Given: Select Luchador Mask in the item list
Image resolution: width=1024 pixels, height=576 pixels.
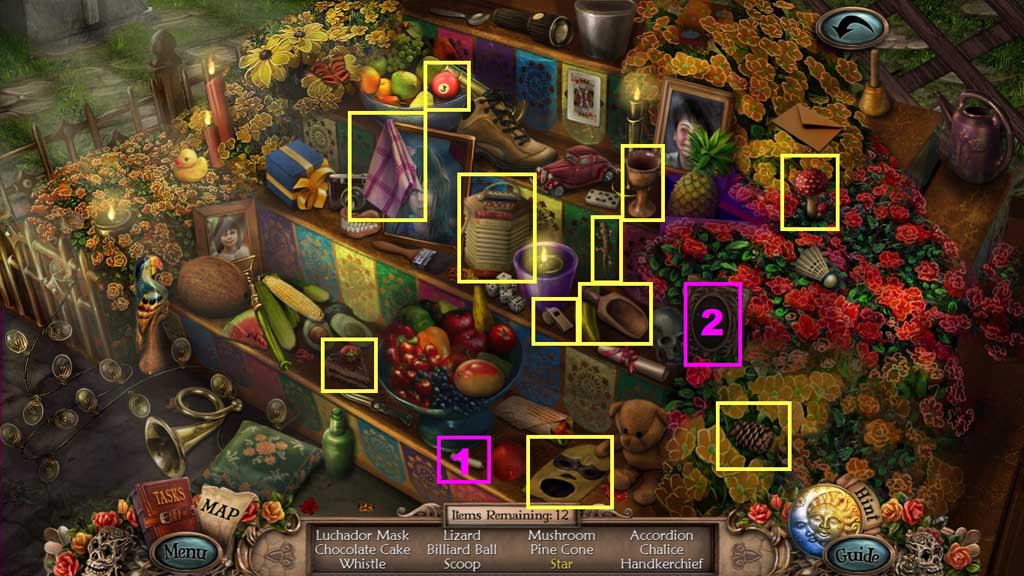Looking at the screenshot, I should coord(362,536).
